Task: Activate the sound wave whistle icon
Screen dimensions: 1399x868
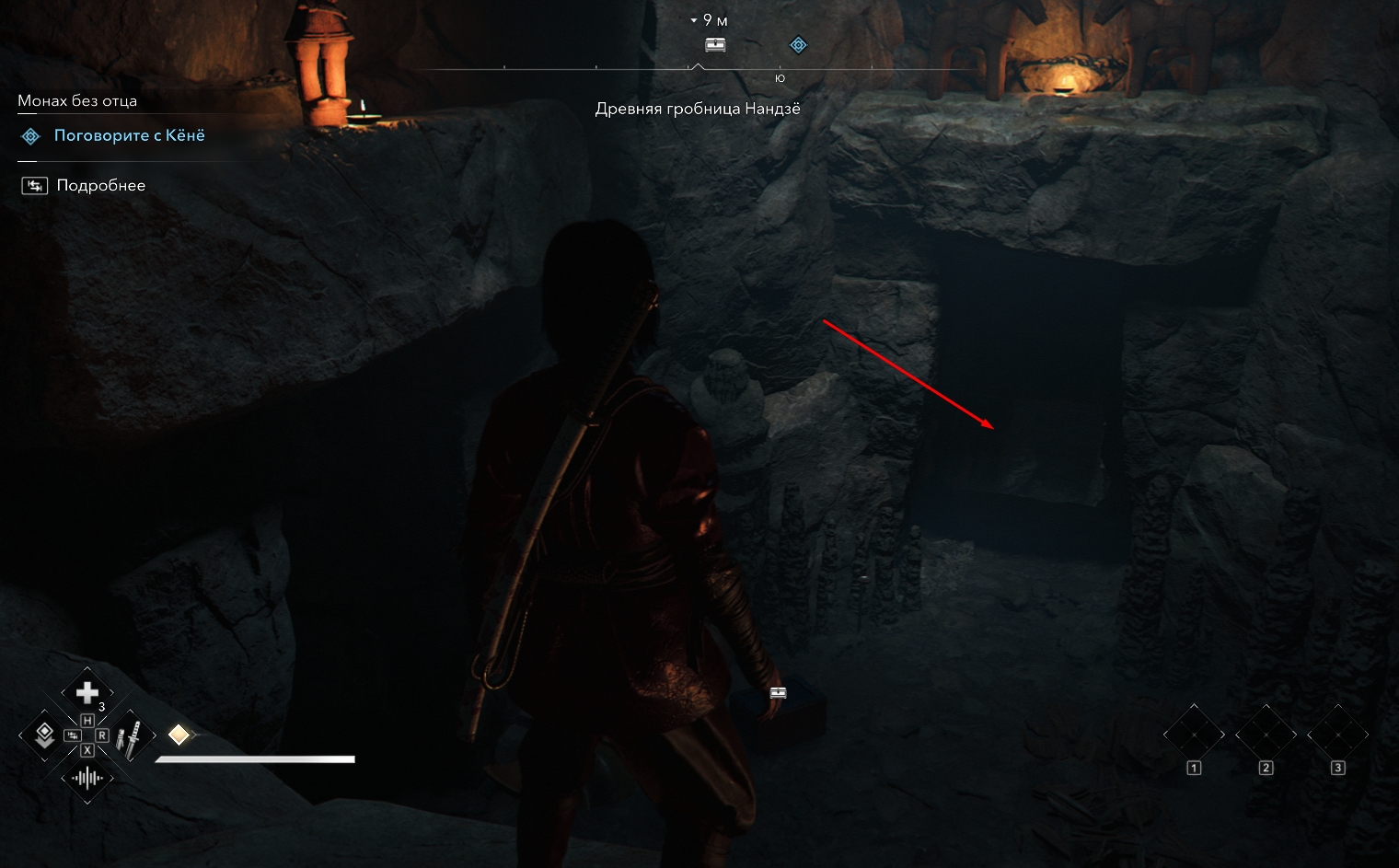Action: click(x=87, y=779)
